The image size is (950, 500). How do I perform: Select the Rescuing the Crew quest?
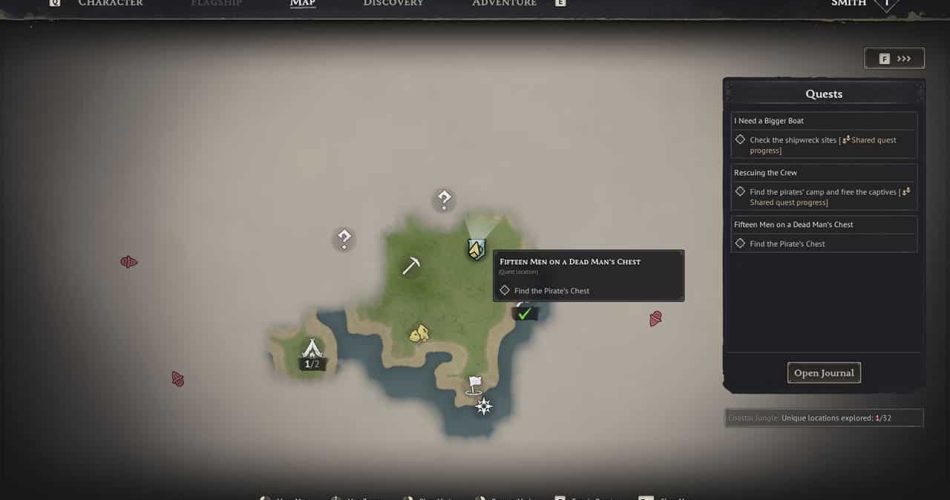[766, 173]
